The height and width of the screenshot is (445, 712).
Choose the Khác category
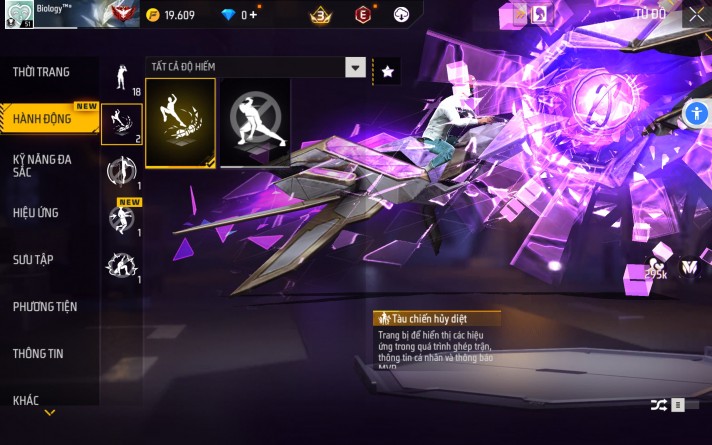(26, 400)
